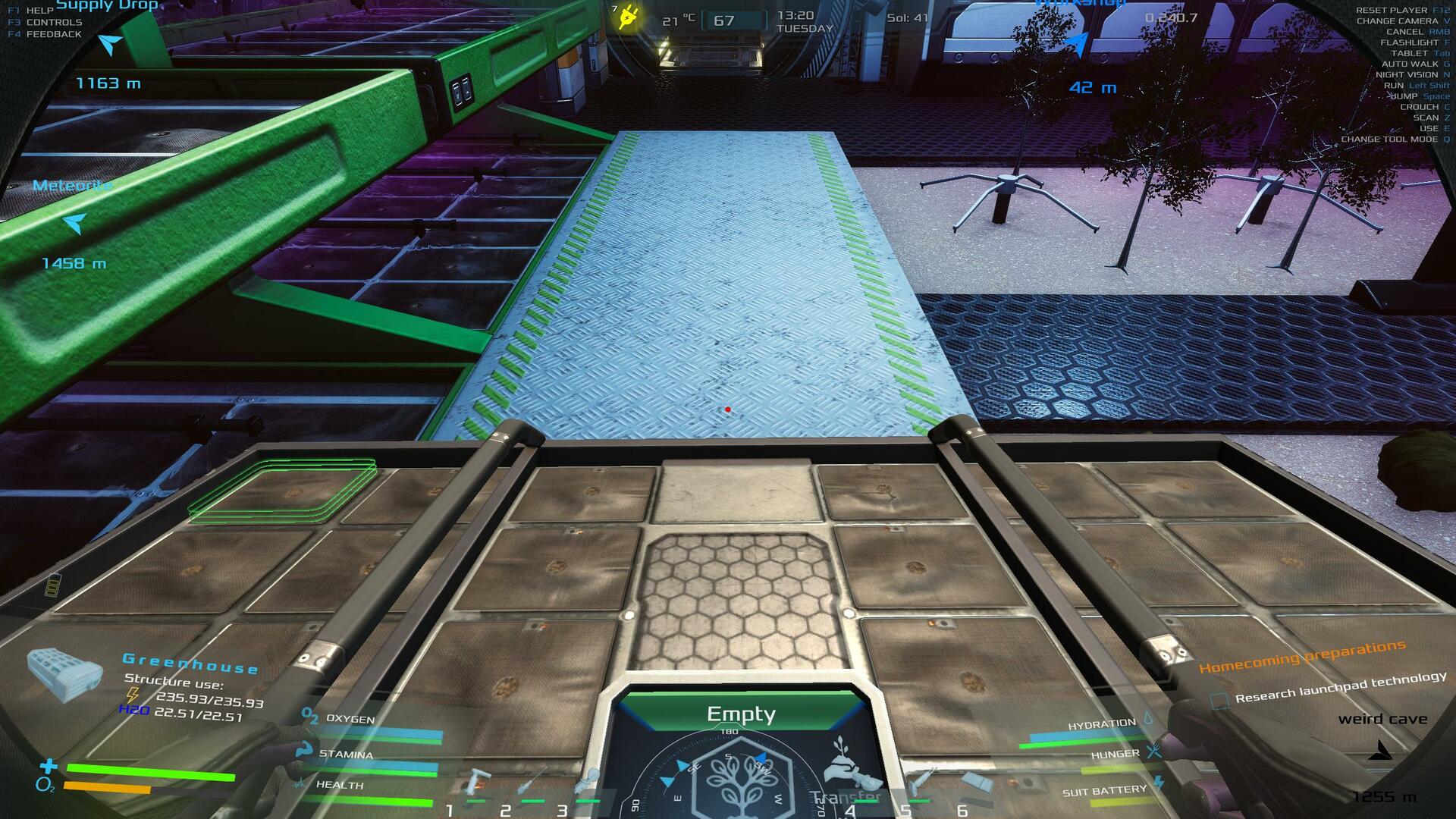Select hotbar slot 3 tool
Image resolution: width=1456 pixels, height=819 pixels.
click(587, 783)
